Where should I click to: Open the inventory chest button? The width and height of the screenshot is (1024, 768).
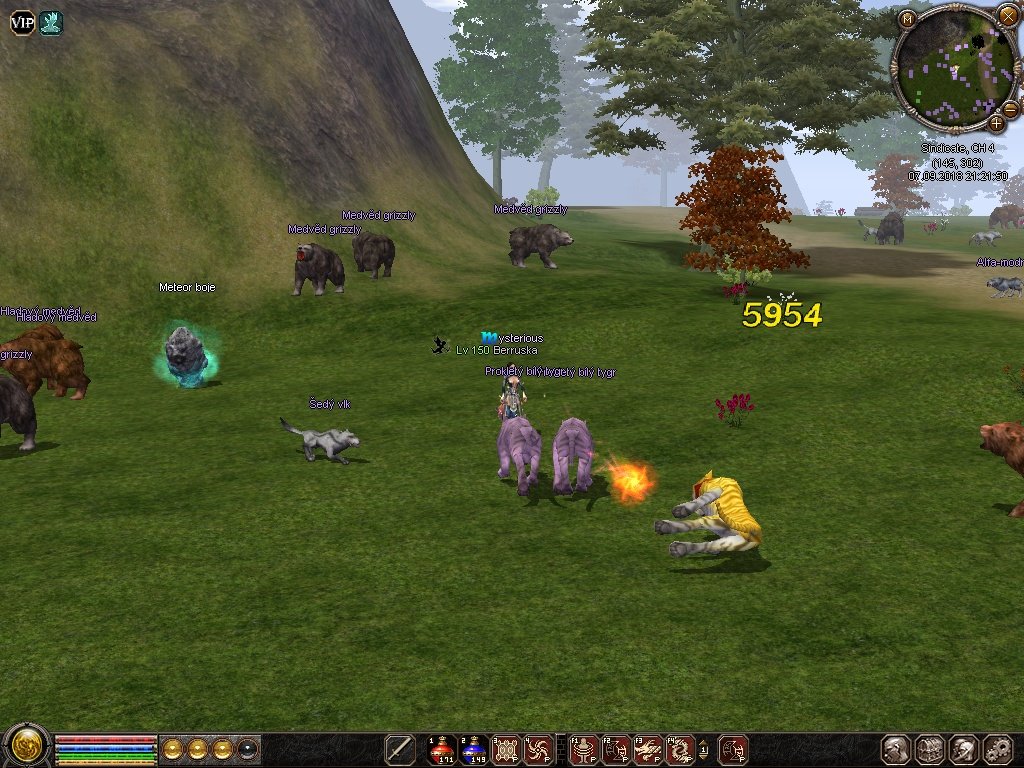[930, 749]
